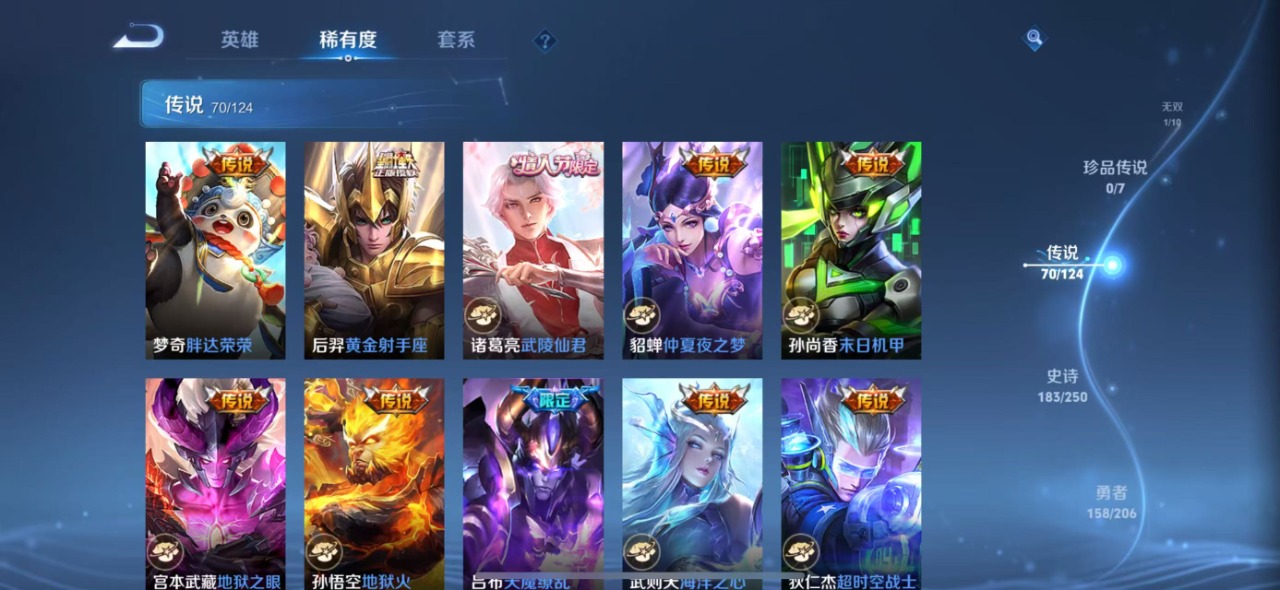Open the magnifier search icon

(x=1034, y=39)
